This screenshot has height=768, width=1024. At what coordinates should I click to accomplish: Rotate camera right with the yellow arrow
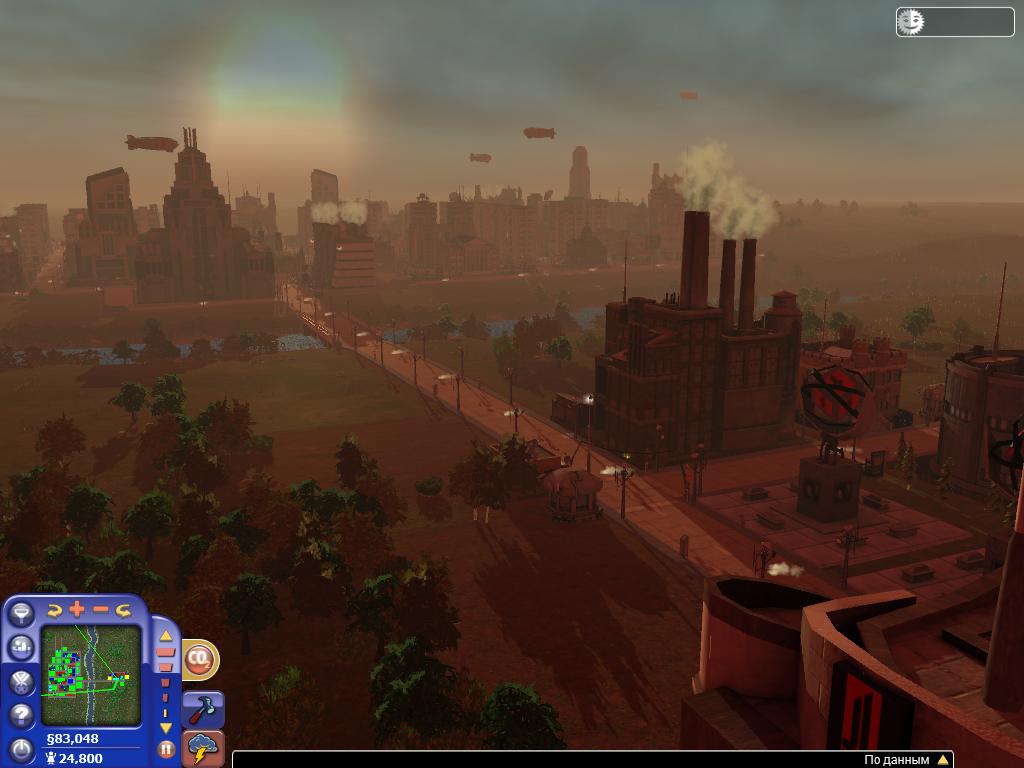[124, 609]
